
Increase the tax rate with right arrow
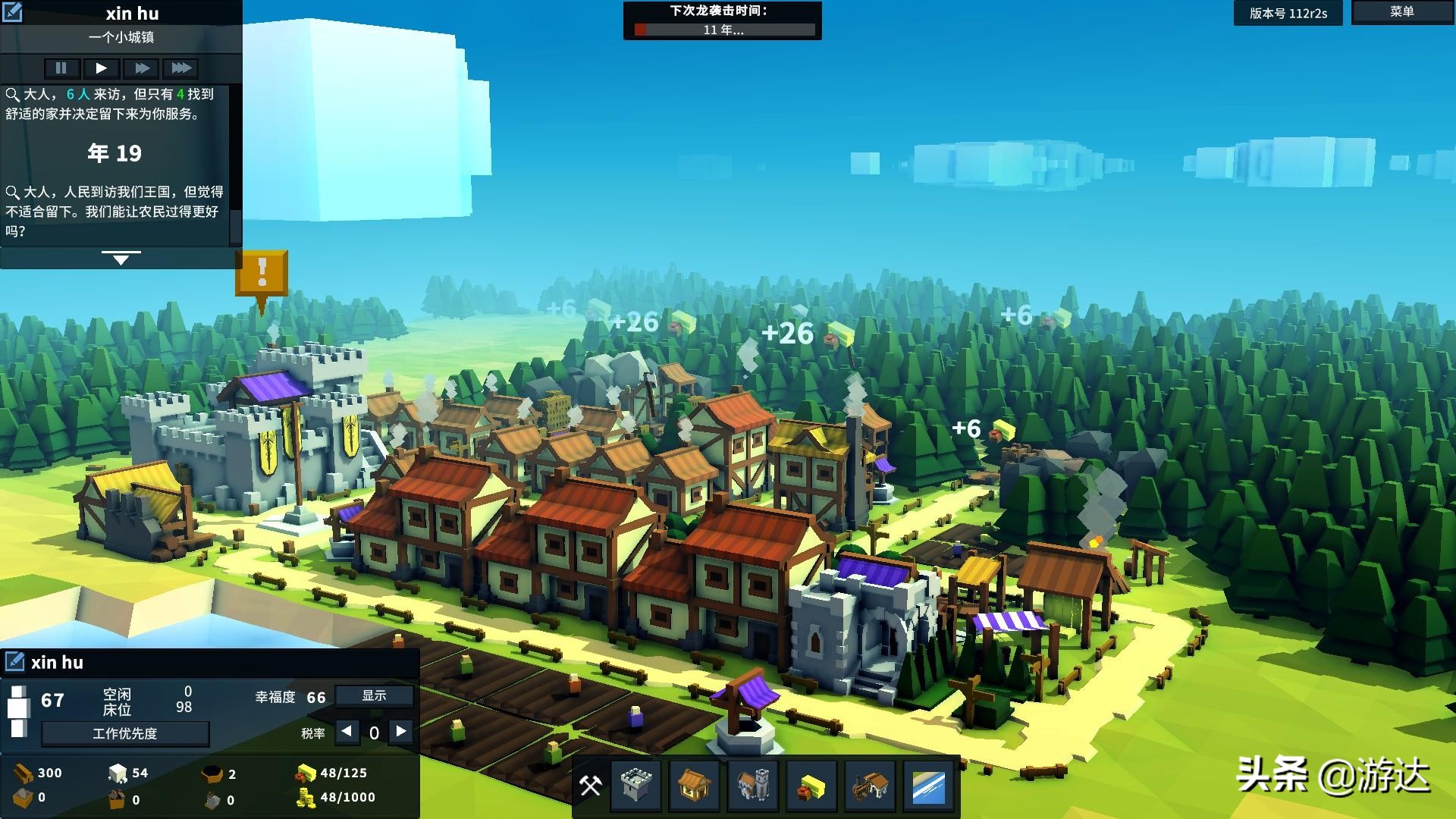[401, 732]
